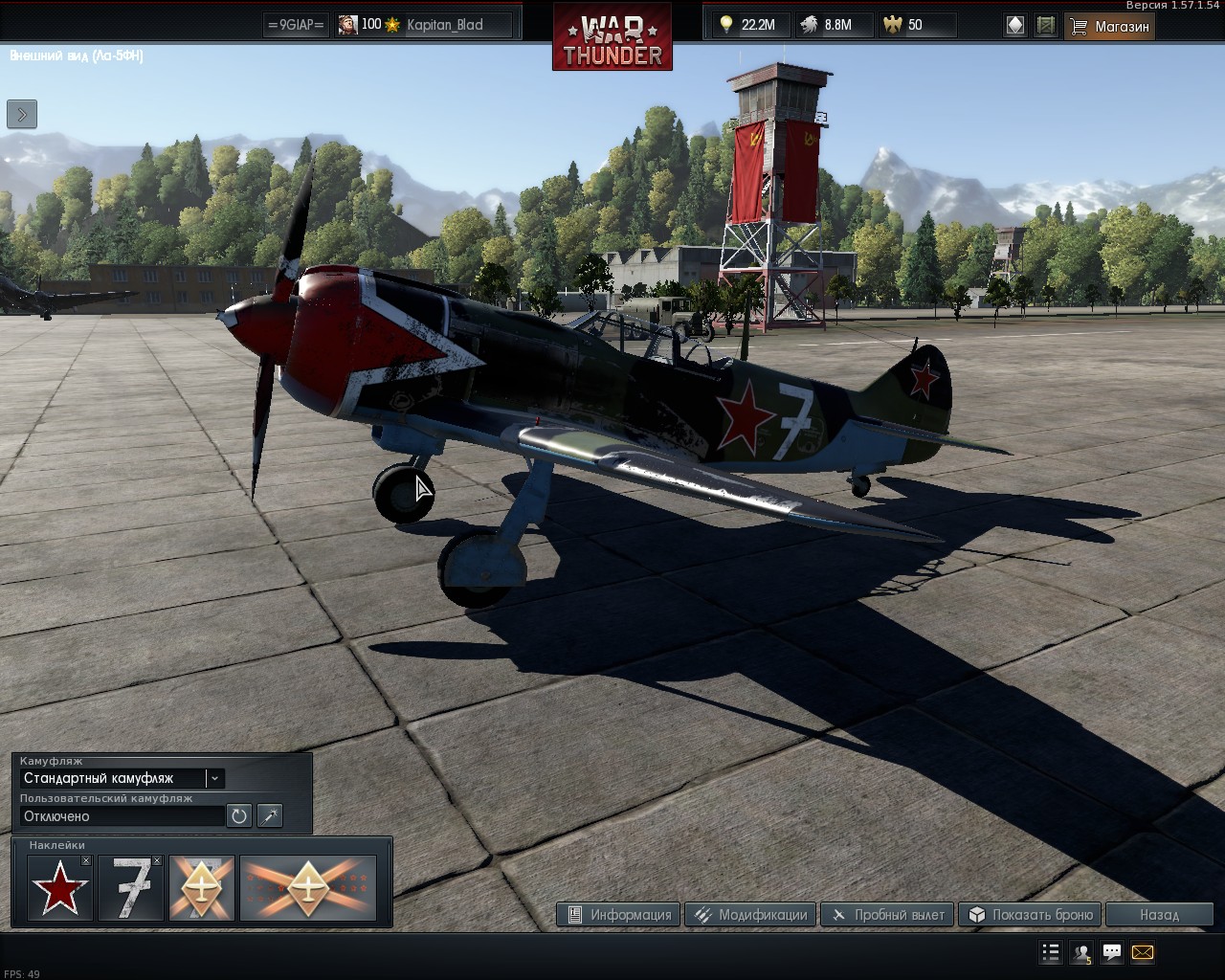Screen dimensions: 1225x980
Task: Start a Пробный вылет test flight
Action: [x=888, y=915]
